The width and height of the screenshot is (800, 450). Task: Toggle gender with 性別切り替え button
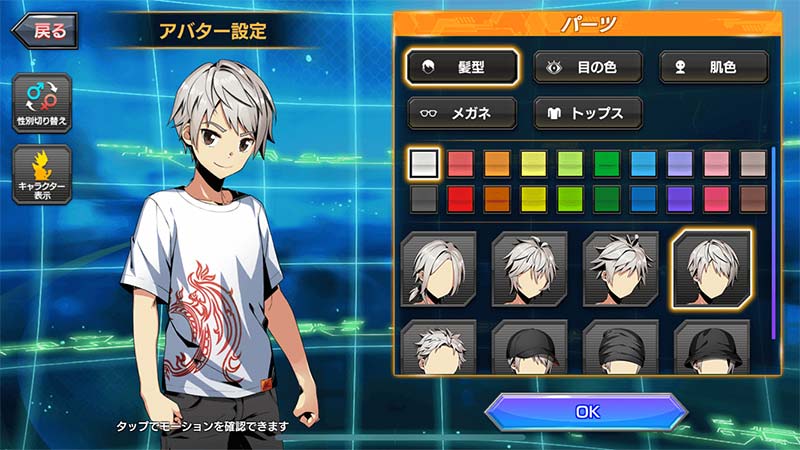42,104
